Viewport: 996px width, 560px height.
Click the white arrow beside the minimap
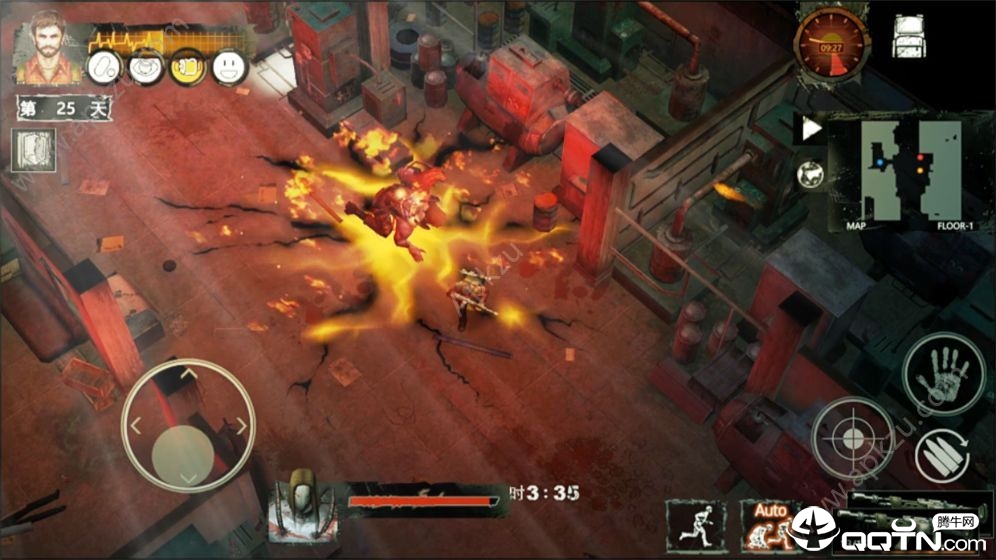[811, 129]
